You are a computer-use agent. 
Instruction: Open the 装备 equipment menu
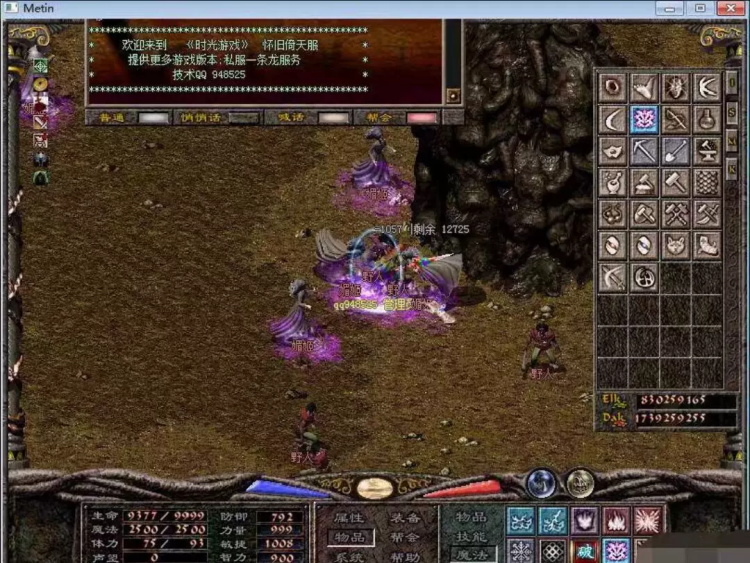click(405, 517)
